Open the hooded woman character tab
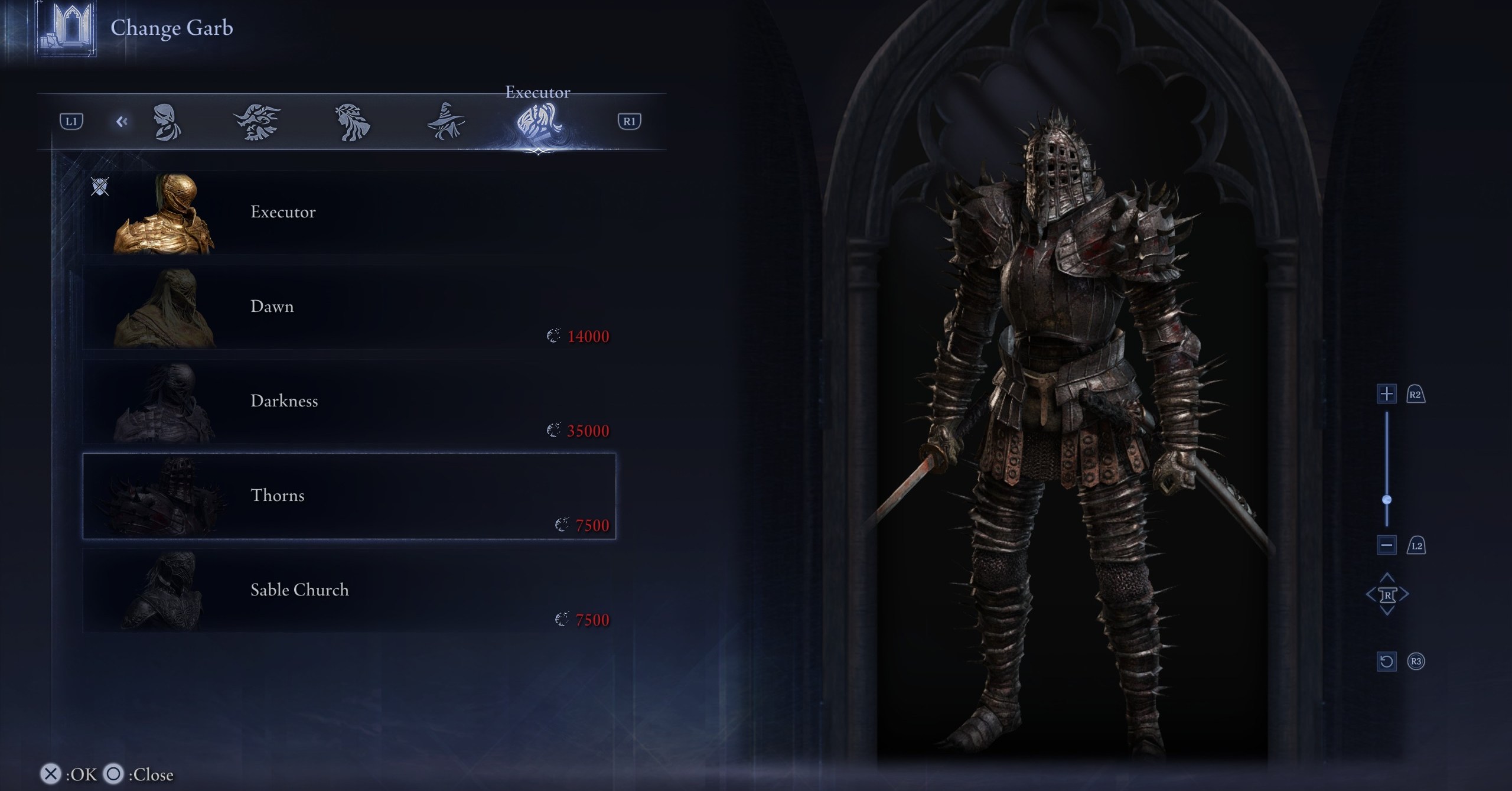 (x=167, y=122)
